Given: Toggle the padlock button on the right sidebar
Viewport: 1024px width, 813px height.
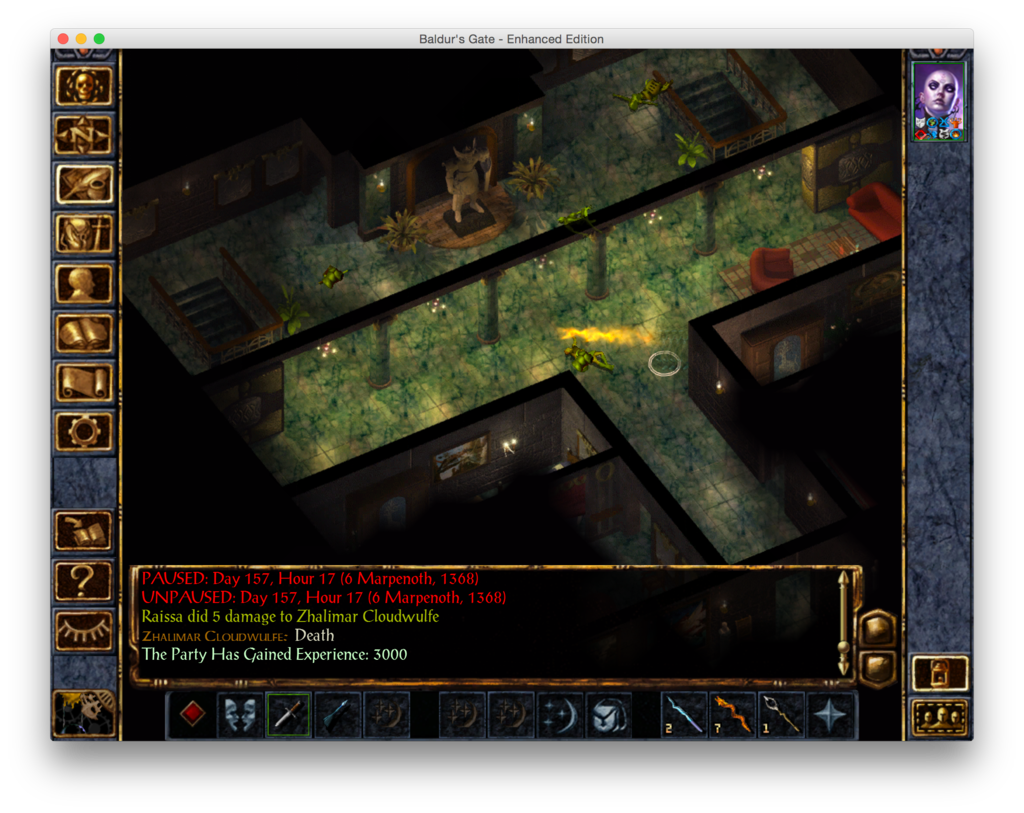Looking at the screenshot, I should point(940,673).
